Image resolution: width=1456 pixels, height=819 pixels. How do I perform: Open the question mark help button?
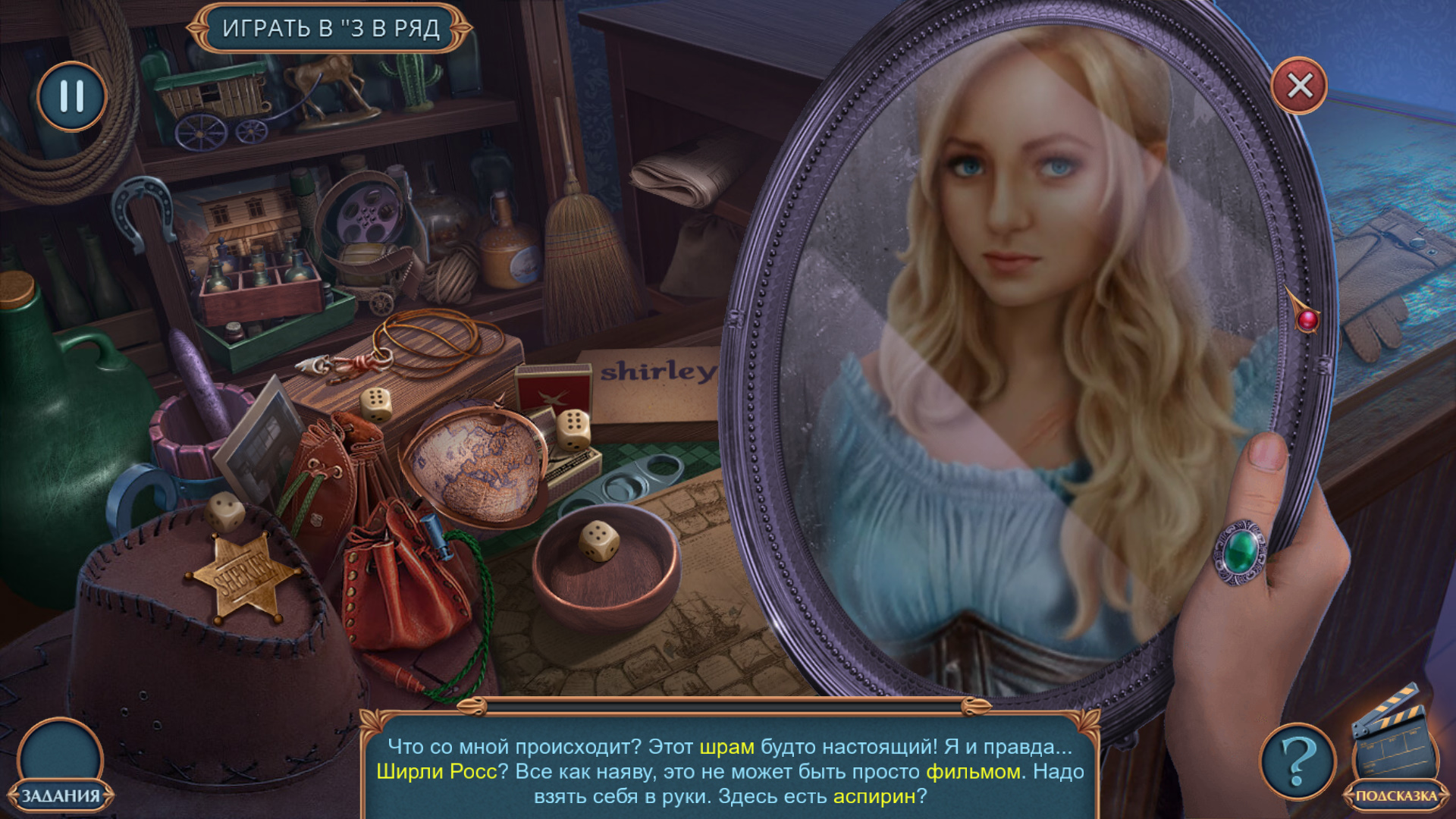click(1298, 761)
